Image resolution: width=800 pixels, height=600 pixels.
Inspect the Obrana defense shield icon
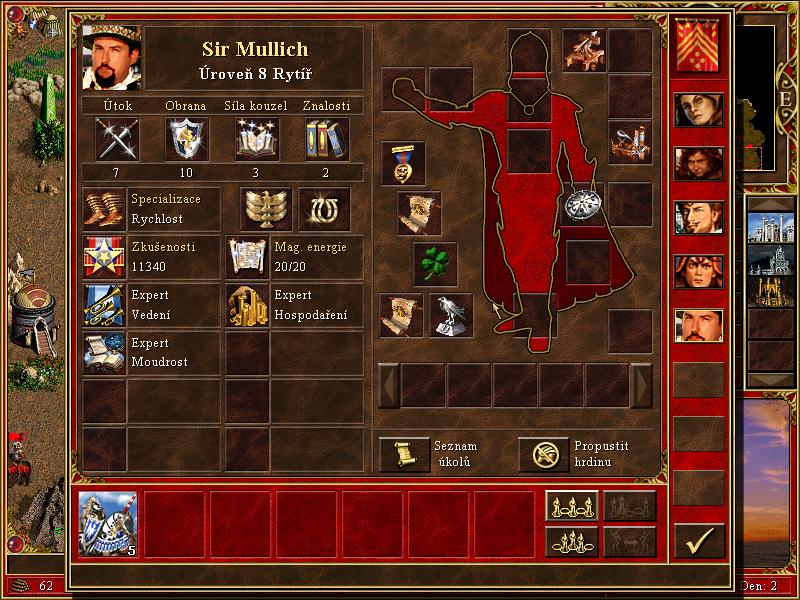186,138
